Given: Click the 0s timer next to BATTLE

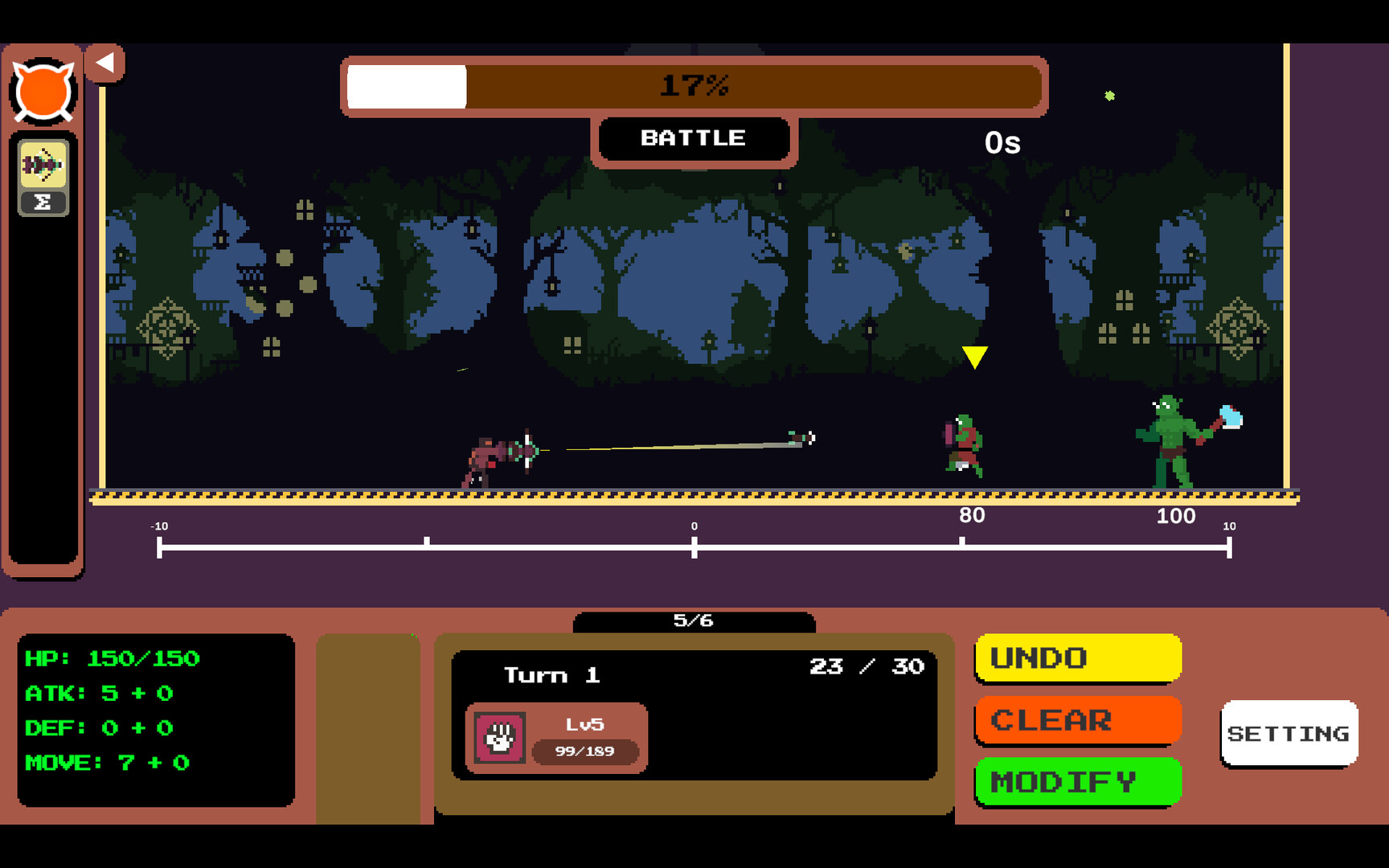Looking at the screenshot, I should [x=1002, y=143].
